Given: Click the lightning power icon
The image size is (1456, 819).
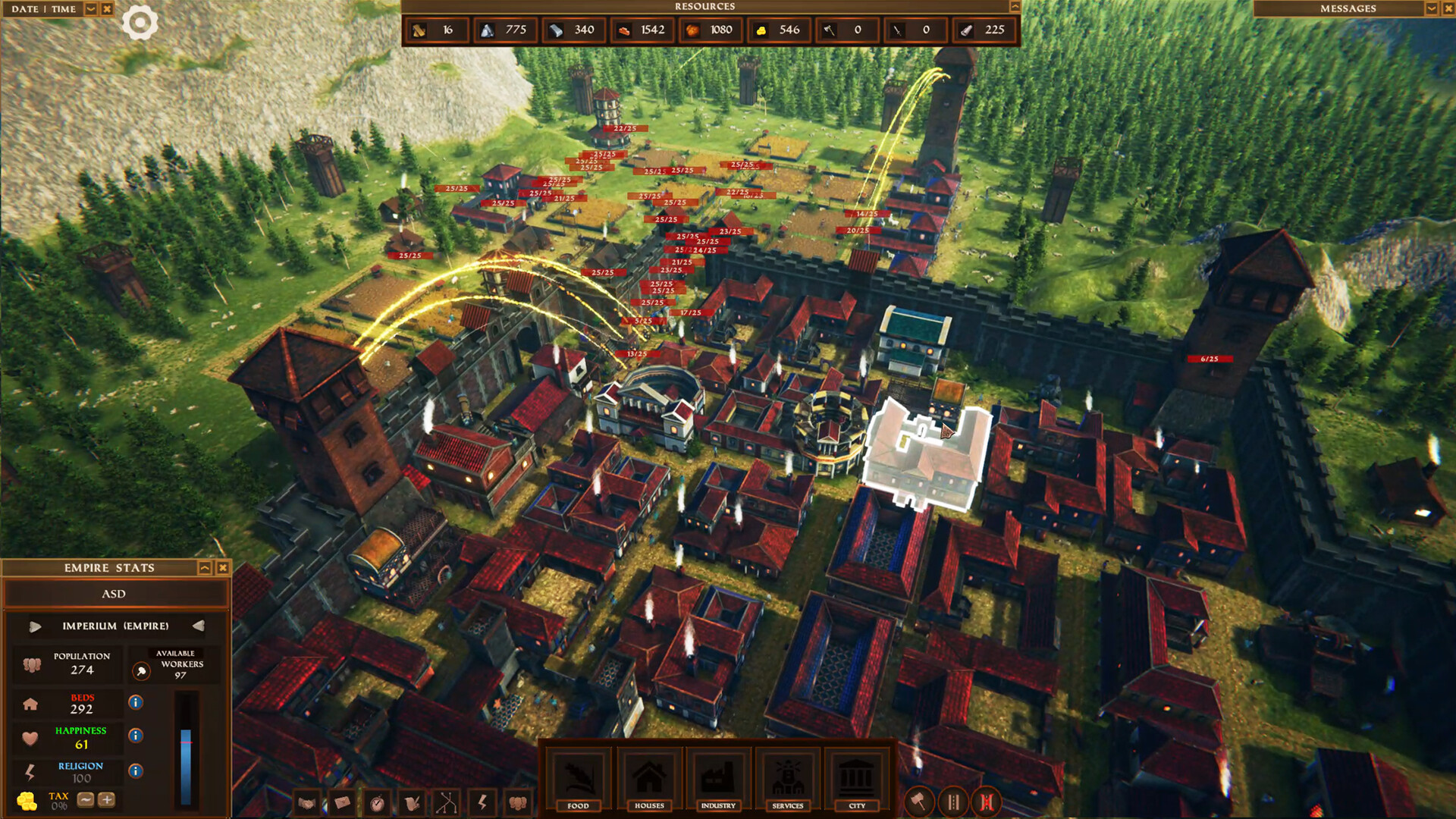Looking at the screenshot, I should [482, 802].
